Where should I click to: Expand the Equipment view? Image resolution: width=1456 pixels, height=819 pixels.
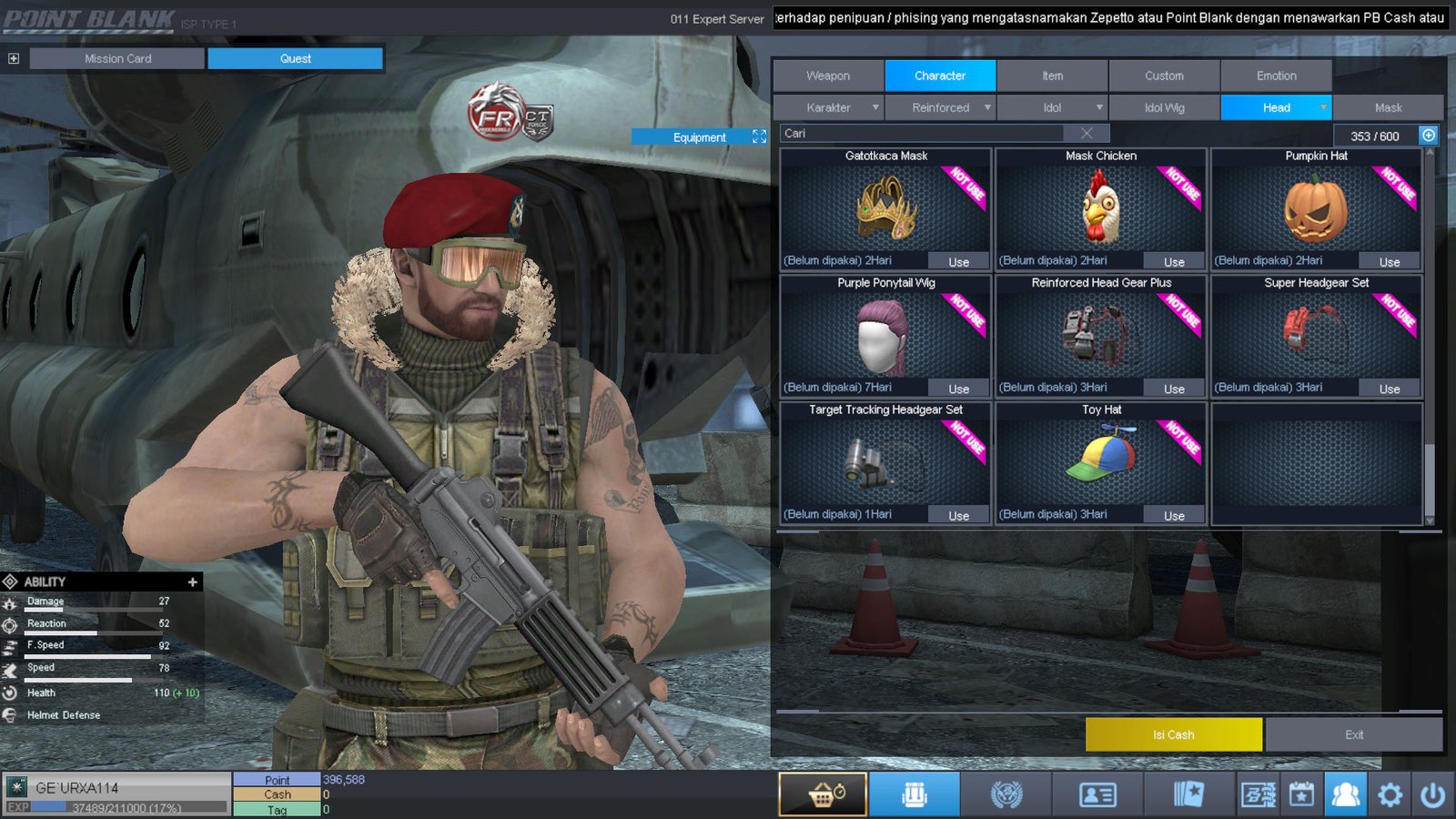tap(759, 136)
